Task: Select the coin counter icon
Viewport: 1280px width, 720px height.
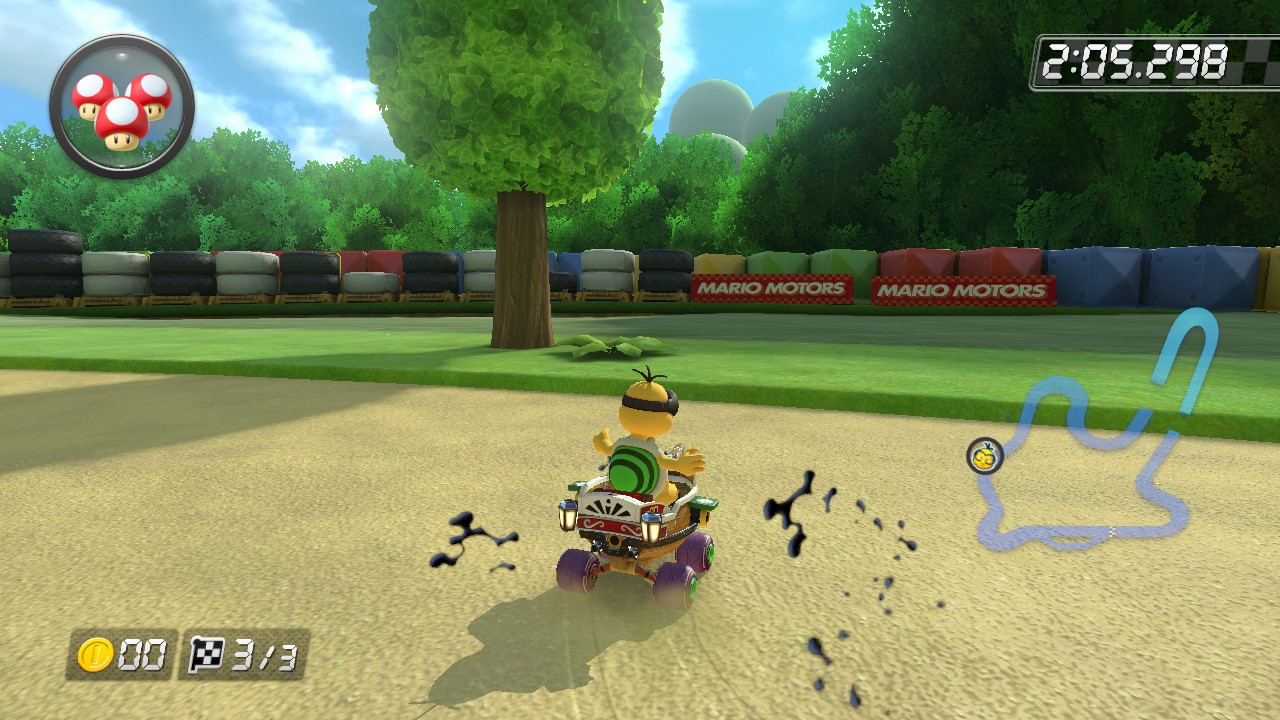Action: coord(97,652)
